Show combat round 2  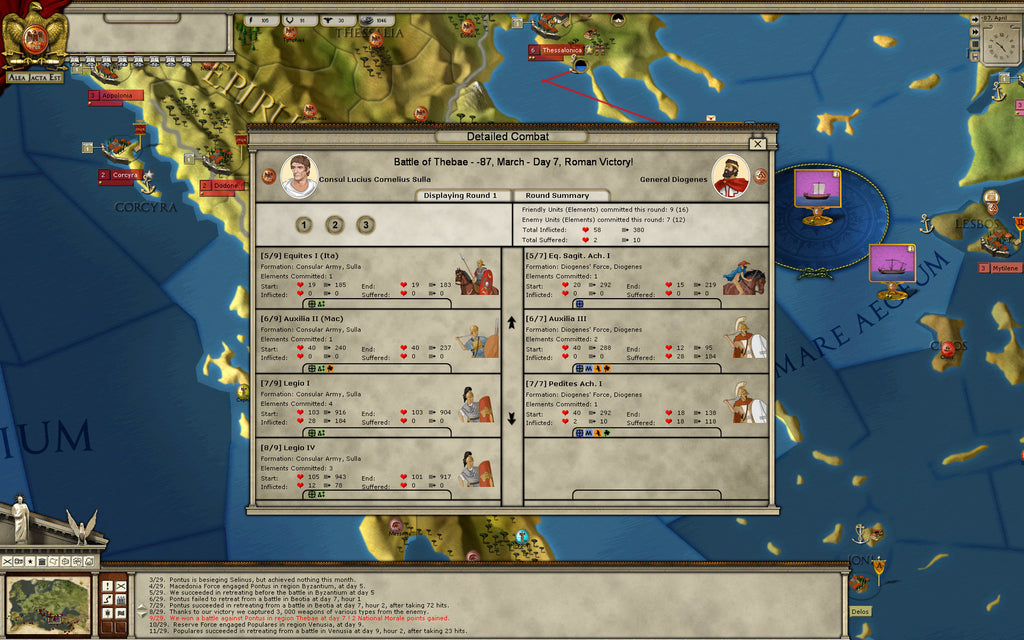[335, 225]
